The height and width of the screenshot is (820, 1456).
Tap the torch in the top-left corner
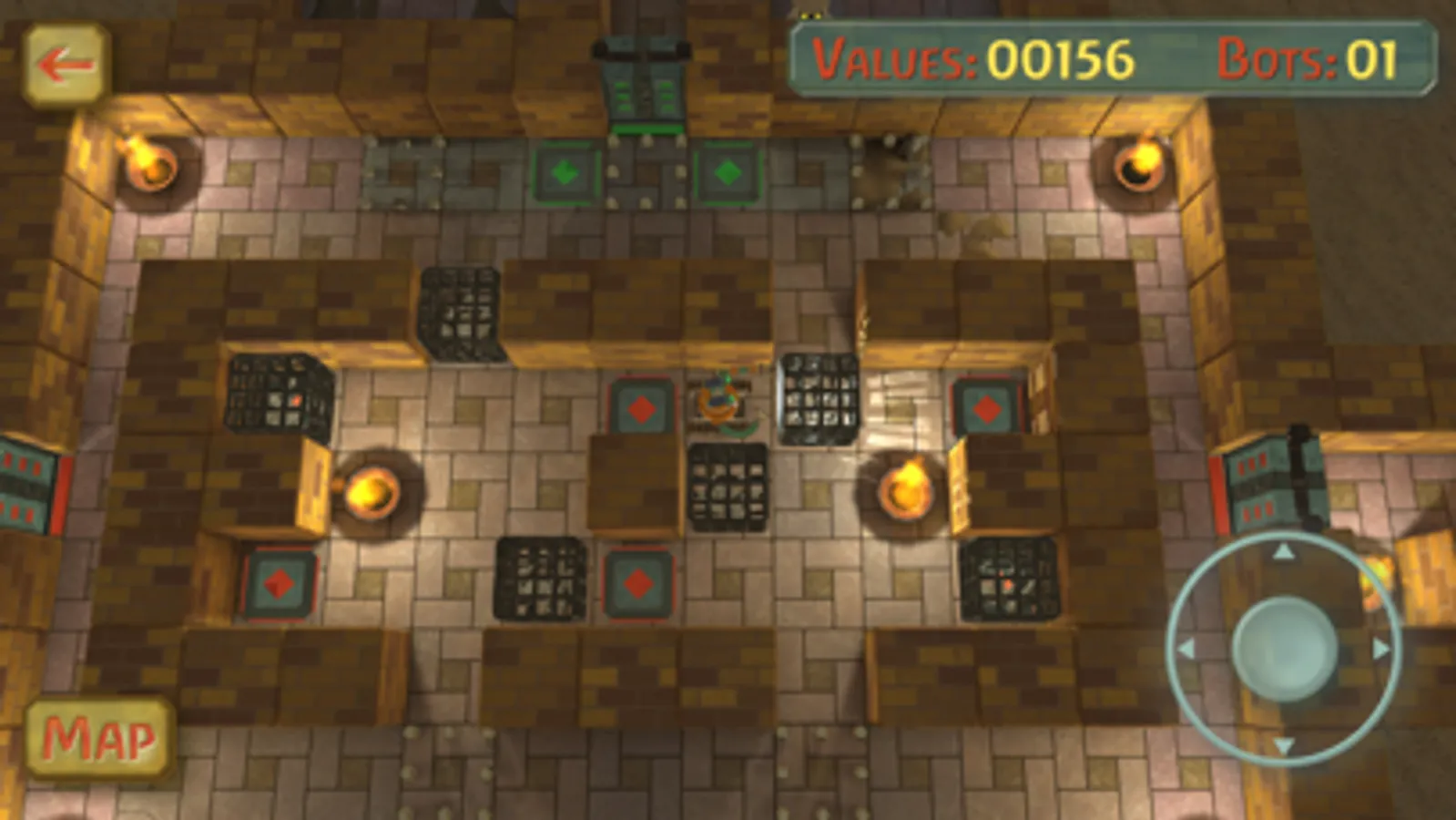[148, 164]
